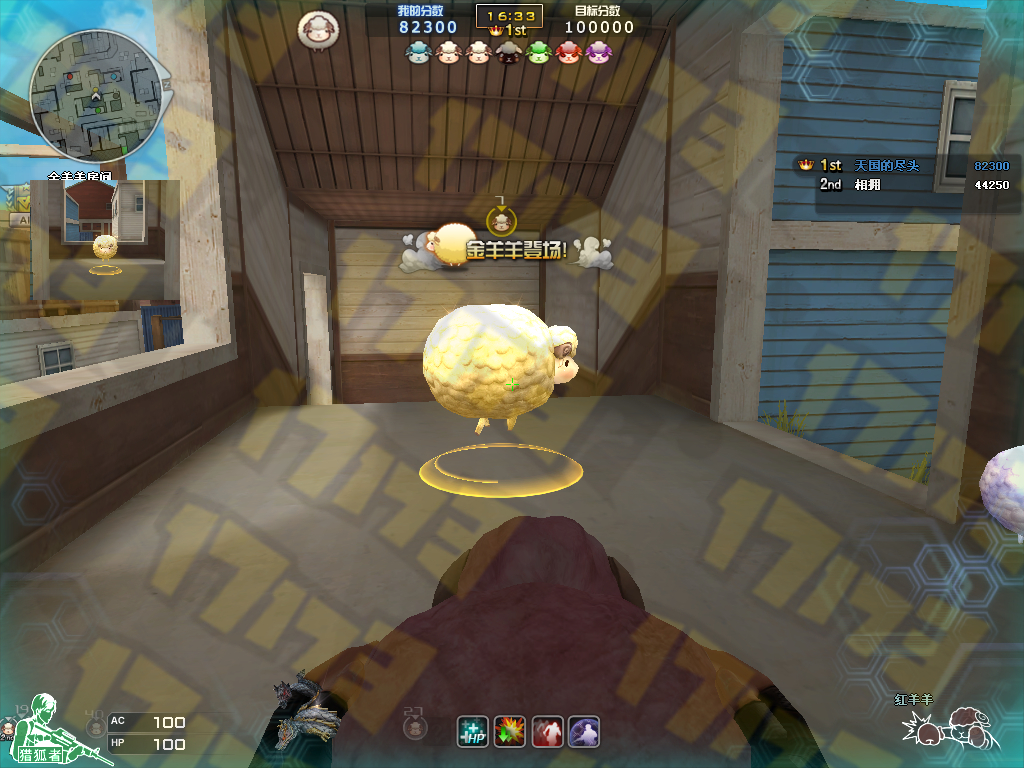Select the green sheep head icon
1024x768 pixels.
tap(539, 52)
